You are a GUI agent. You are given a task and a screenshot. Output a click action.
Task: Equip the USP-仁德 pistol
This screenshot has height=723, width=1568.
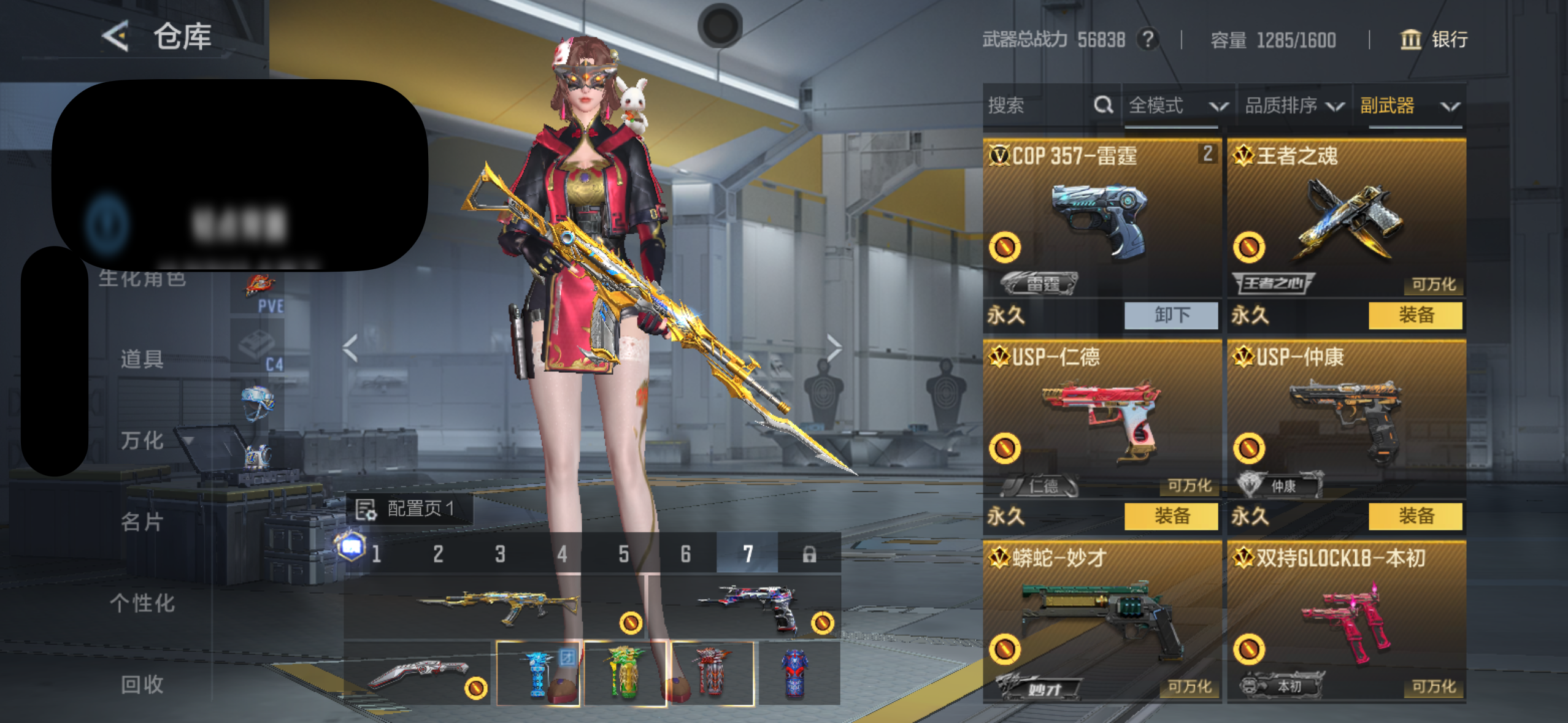tap(1171, 516)
